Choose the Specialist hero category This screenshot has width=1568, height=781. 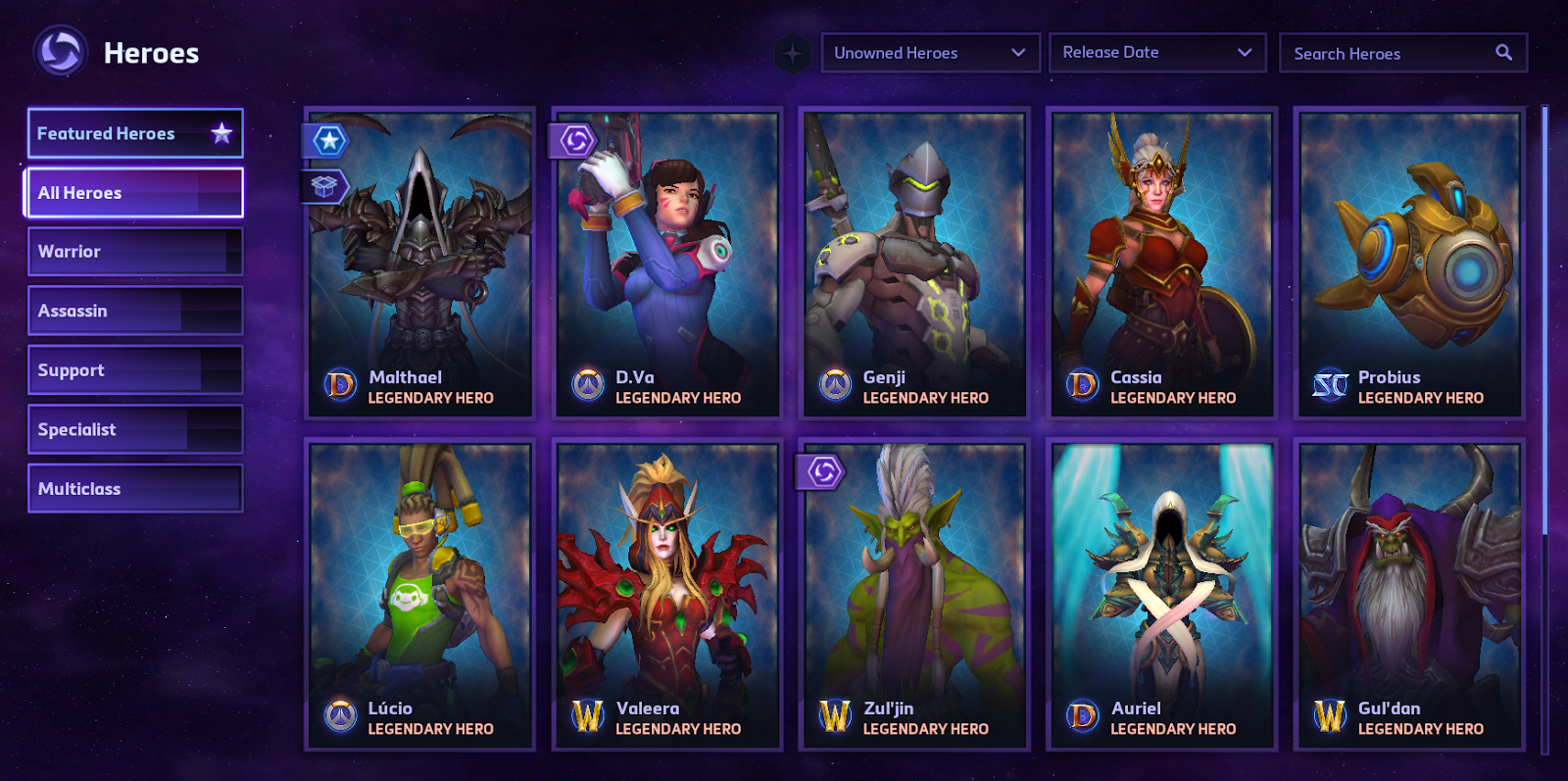pyautogui.click(x=134, y=429)
